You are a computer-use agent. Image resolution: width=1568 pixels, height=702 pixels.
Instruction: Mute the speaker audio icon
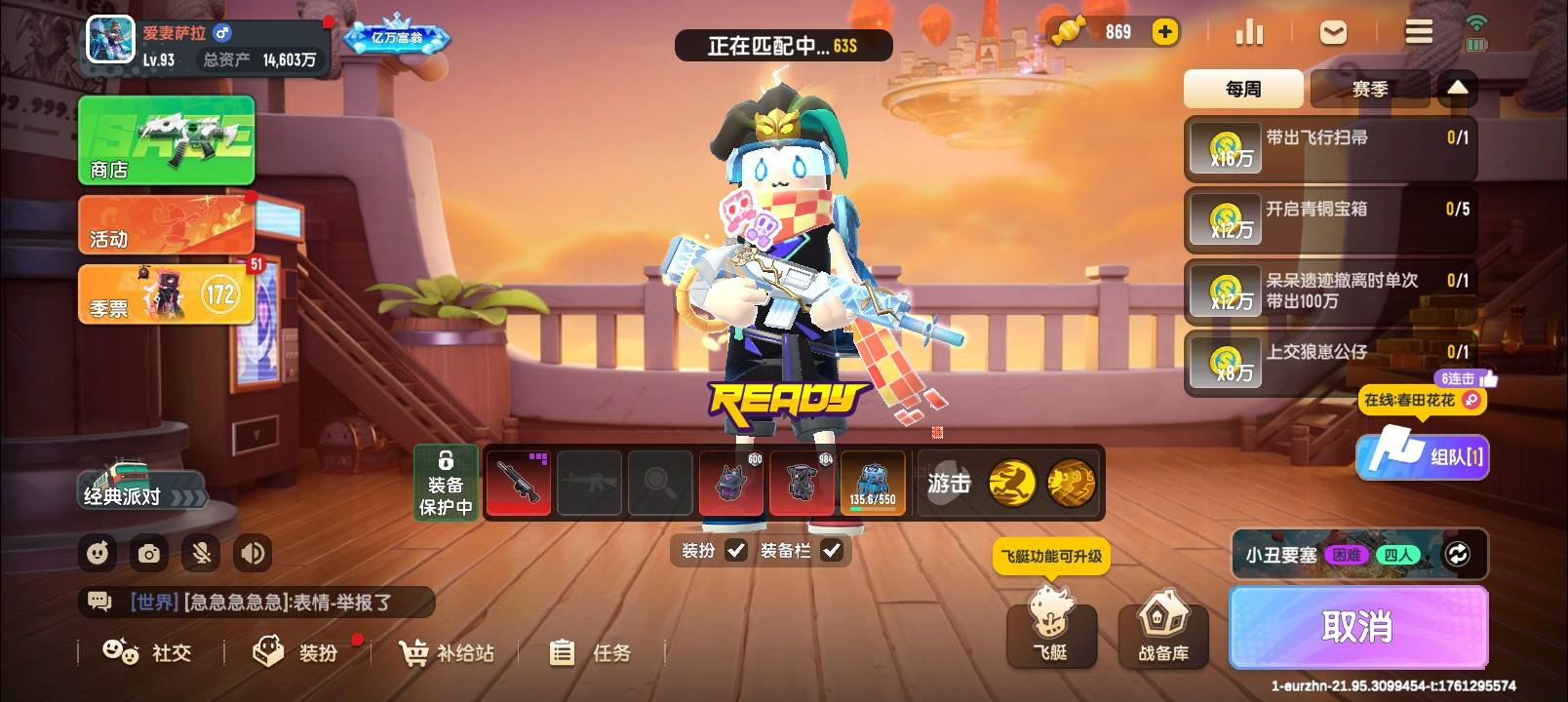(253, 553)
